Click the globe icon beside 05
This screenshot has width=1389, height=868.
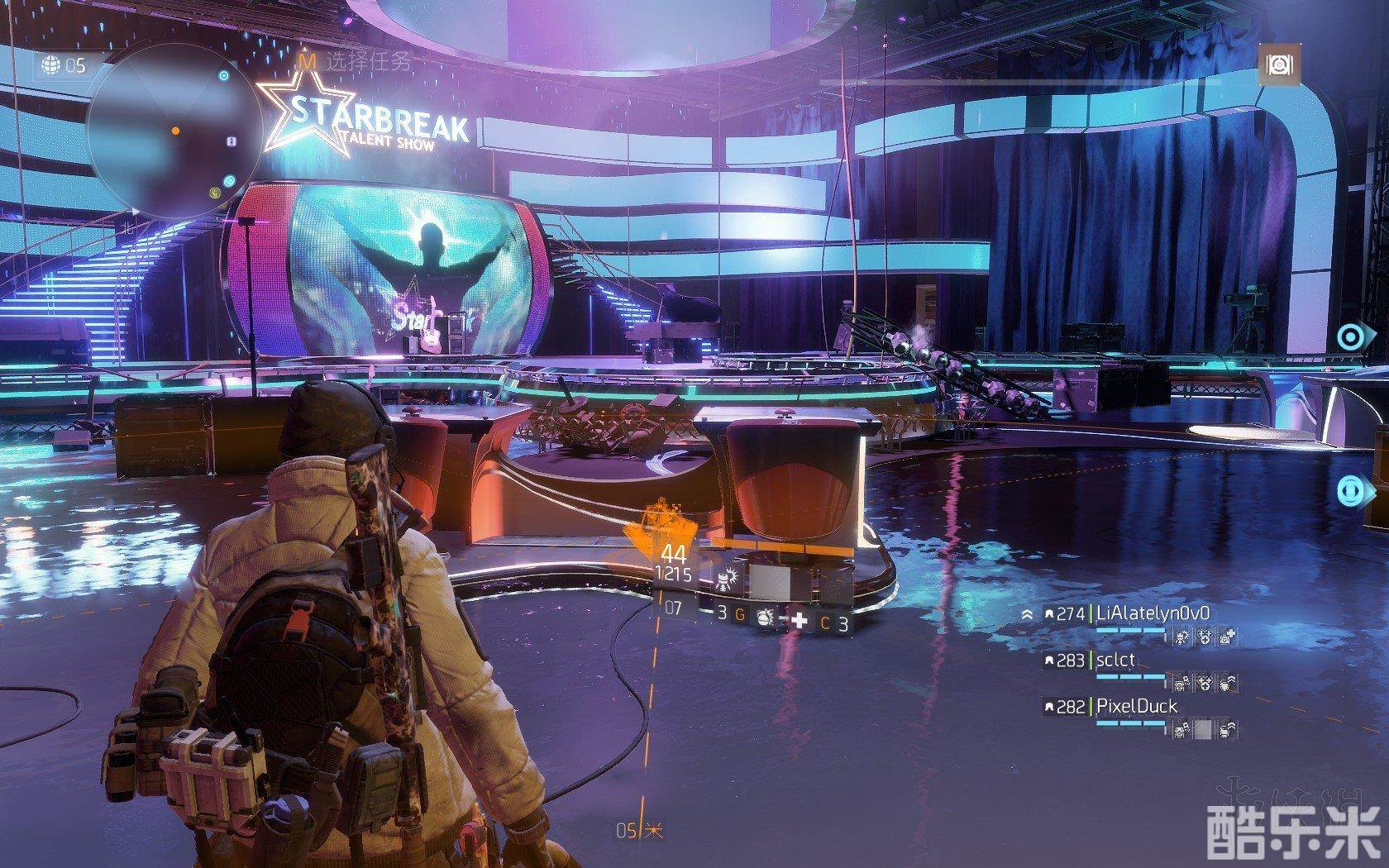[x=50, y=64]
